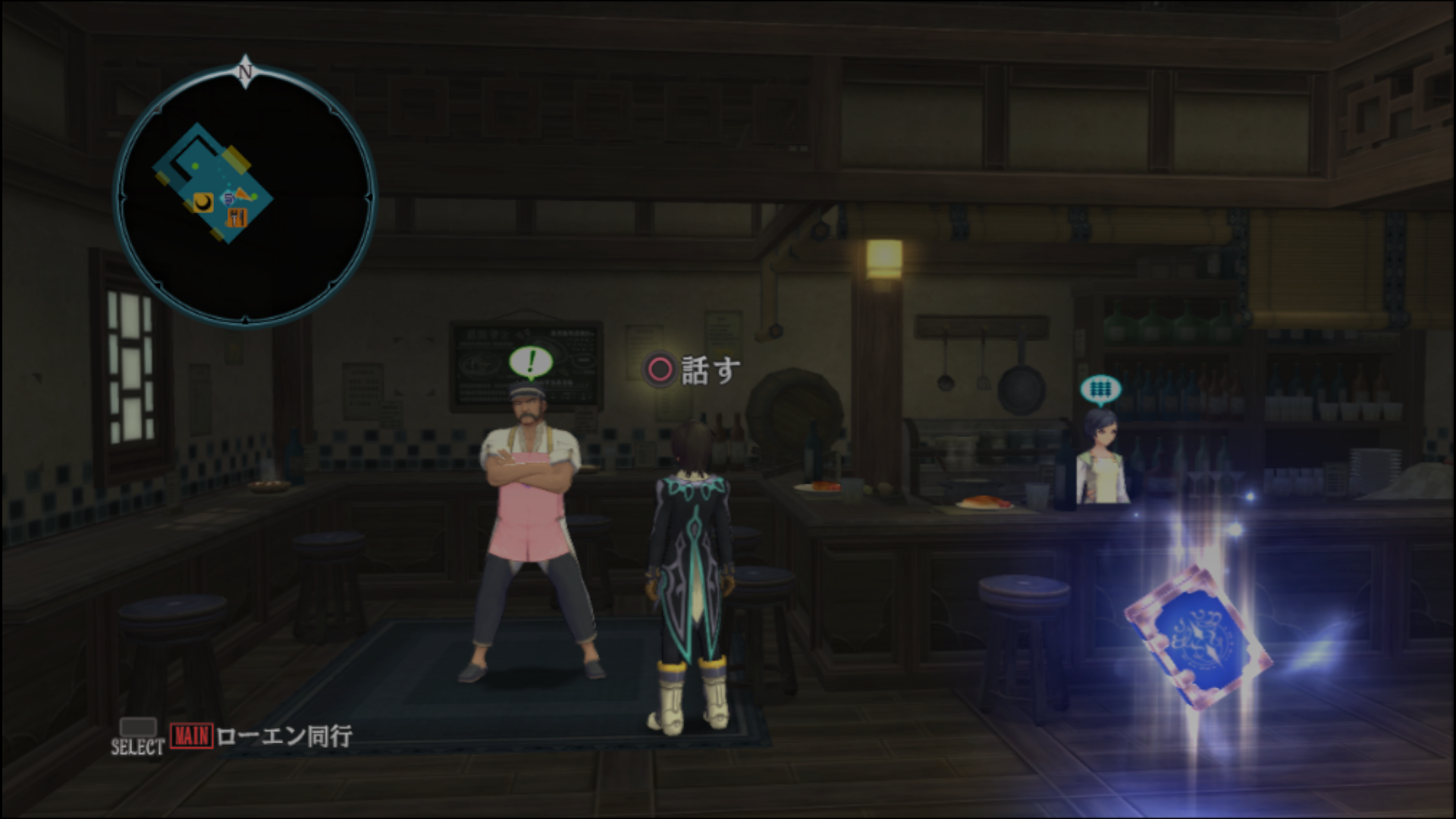The height and width of the screenshot is (819, 1456).
Task: Click the green exclamation speech bubble
Action: coord(531,362)
